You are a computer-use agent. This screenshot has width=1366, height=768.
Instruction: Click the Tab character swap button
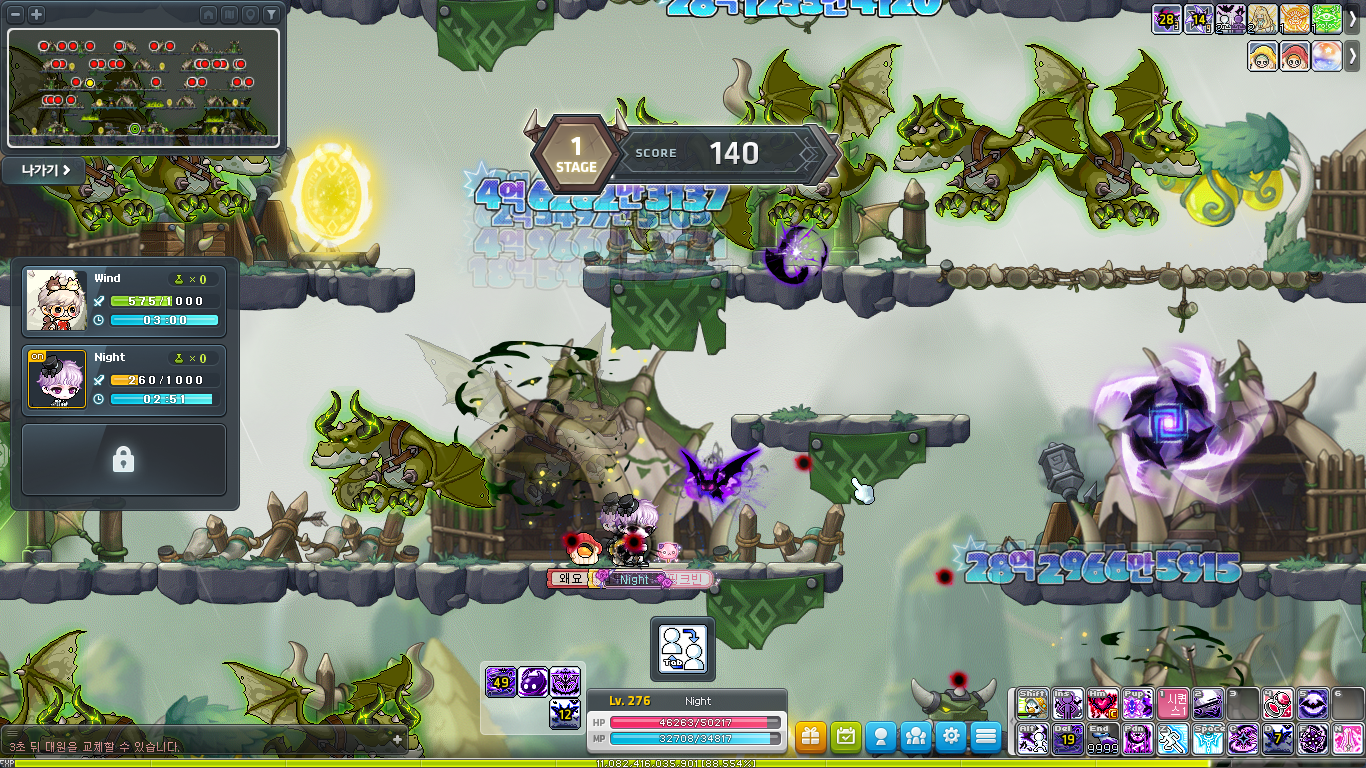683,648
